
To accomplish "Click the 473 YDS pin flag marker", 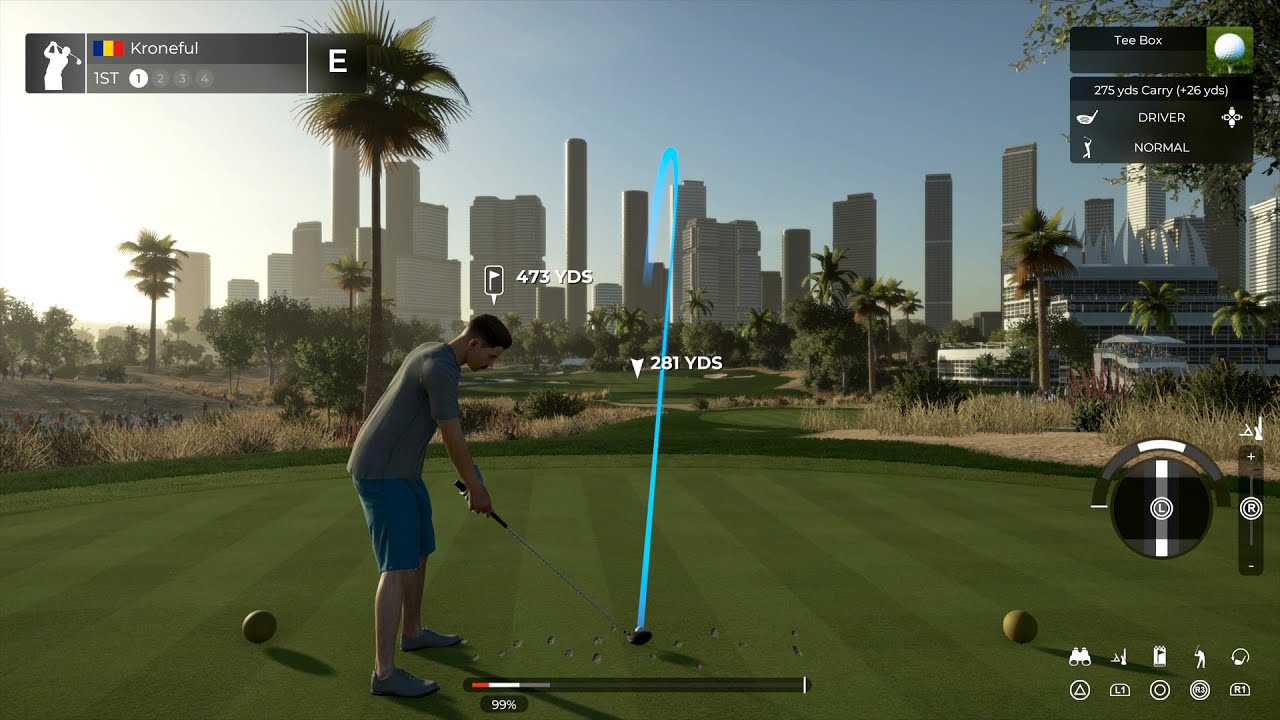I will point(493,280).
